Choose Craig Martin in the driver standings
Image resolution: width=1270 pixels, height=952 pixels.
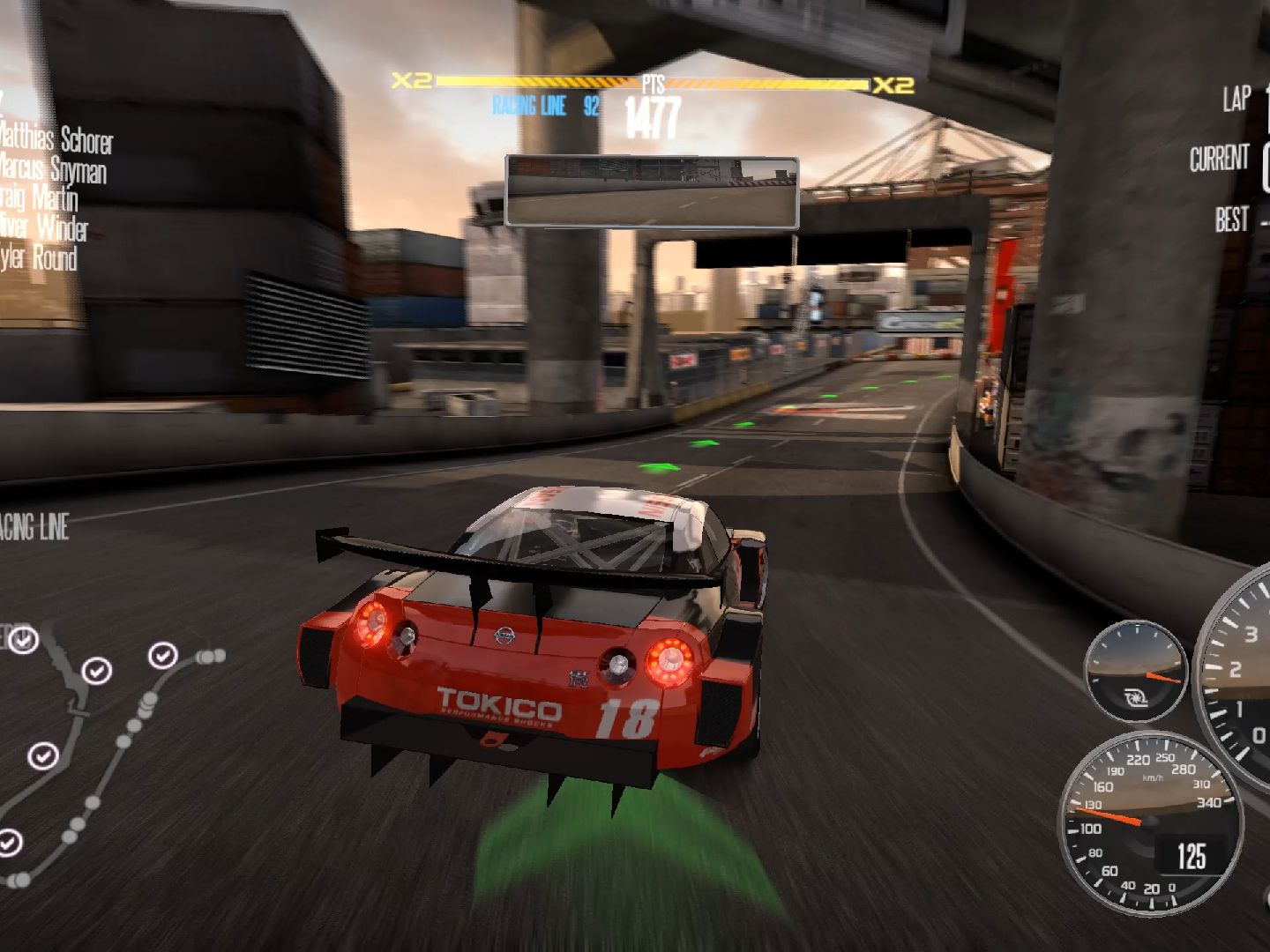(x=40, y=198)
